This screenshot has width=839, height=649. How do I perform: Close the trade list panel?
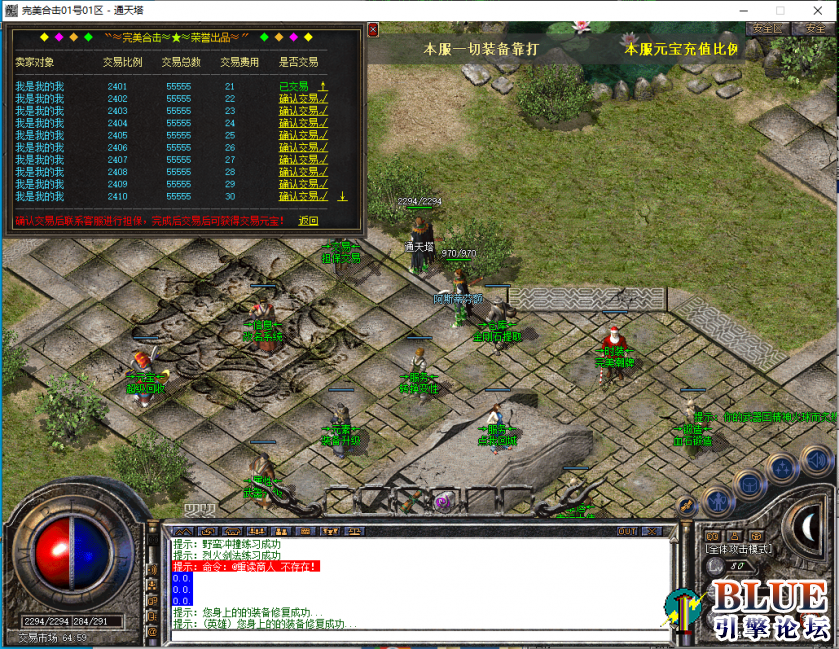point(373,30)
